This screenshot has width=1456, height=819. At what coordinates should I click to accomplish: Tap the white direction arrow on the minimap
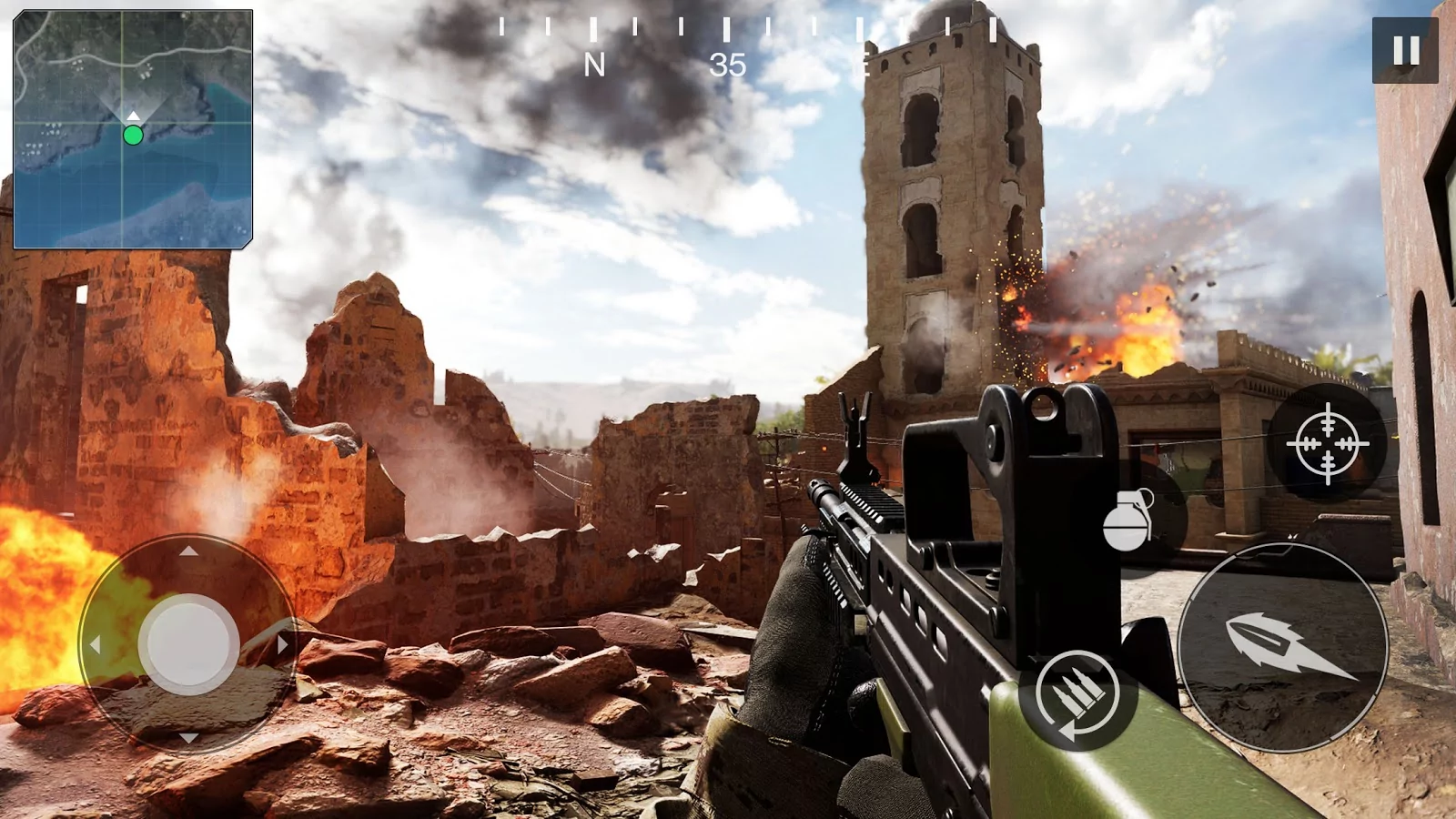[133, 116]
